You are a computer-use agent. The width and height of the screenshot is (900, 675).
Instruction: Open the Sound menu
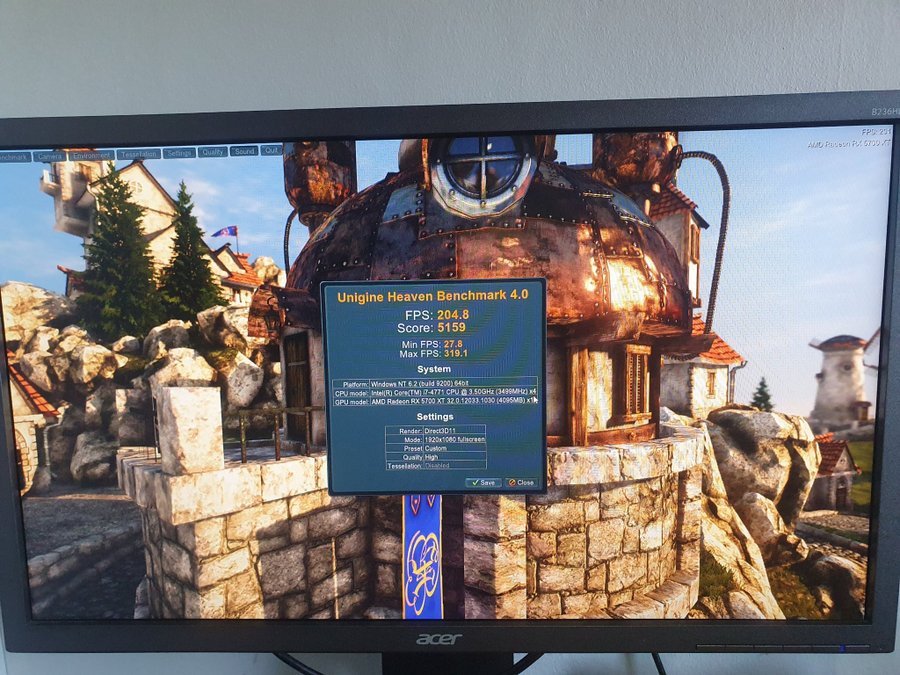(x=243, y=151)
